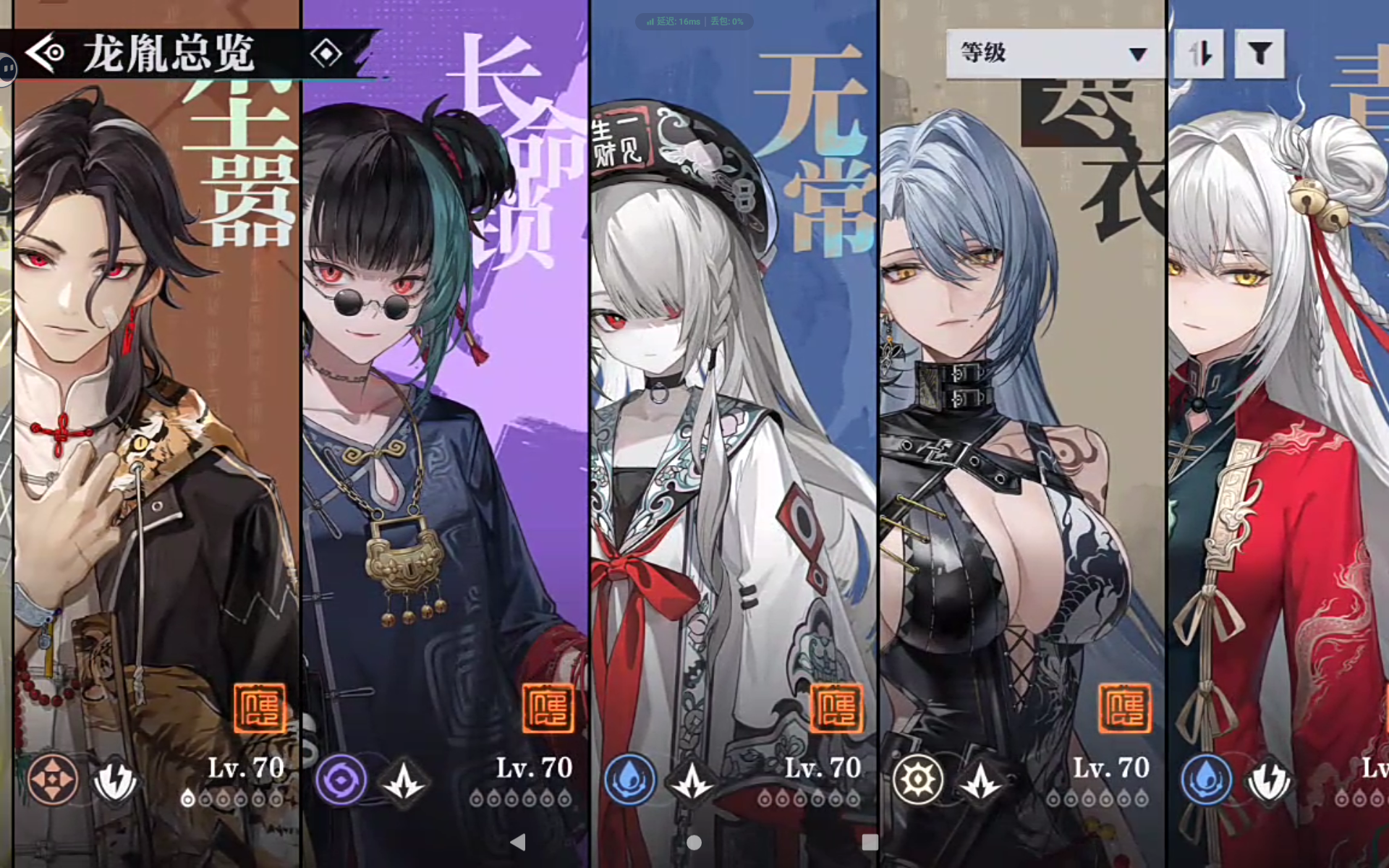Select the diamond emblem next to the title

[326, 52]
